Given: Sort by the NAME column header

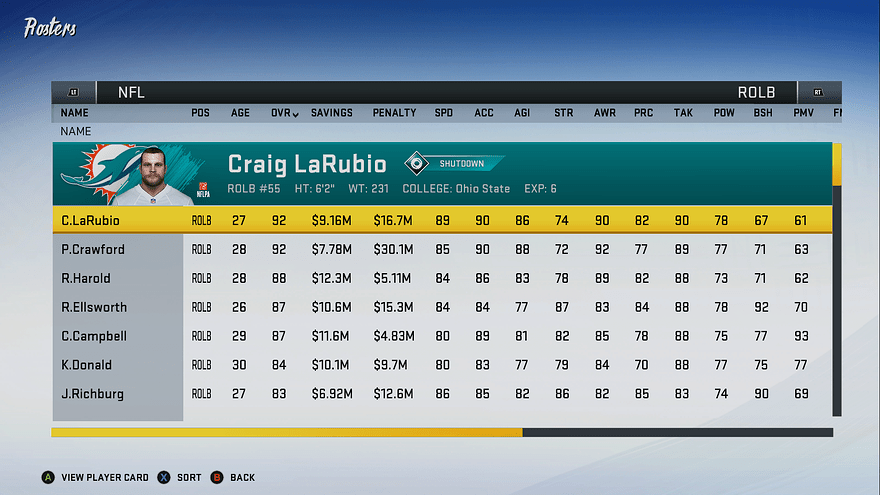Looking at the screenshot, I should point(74,113).
